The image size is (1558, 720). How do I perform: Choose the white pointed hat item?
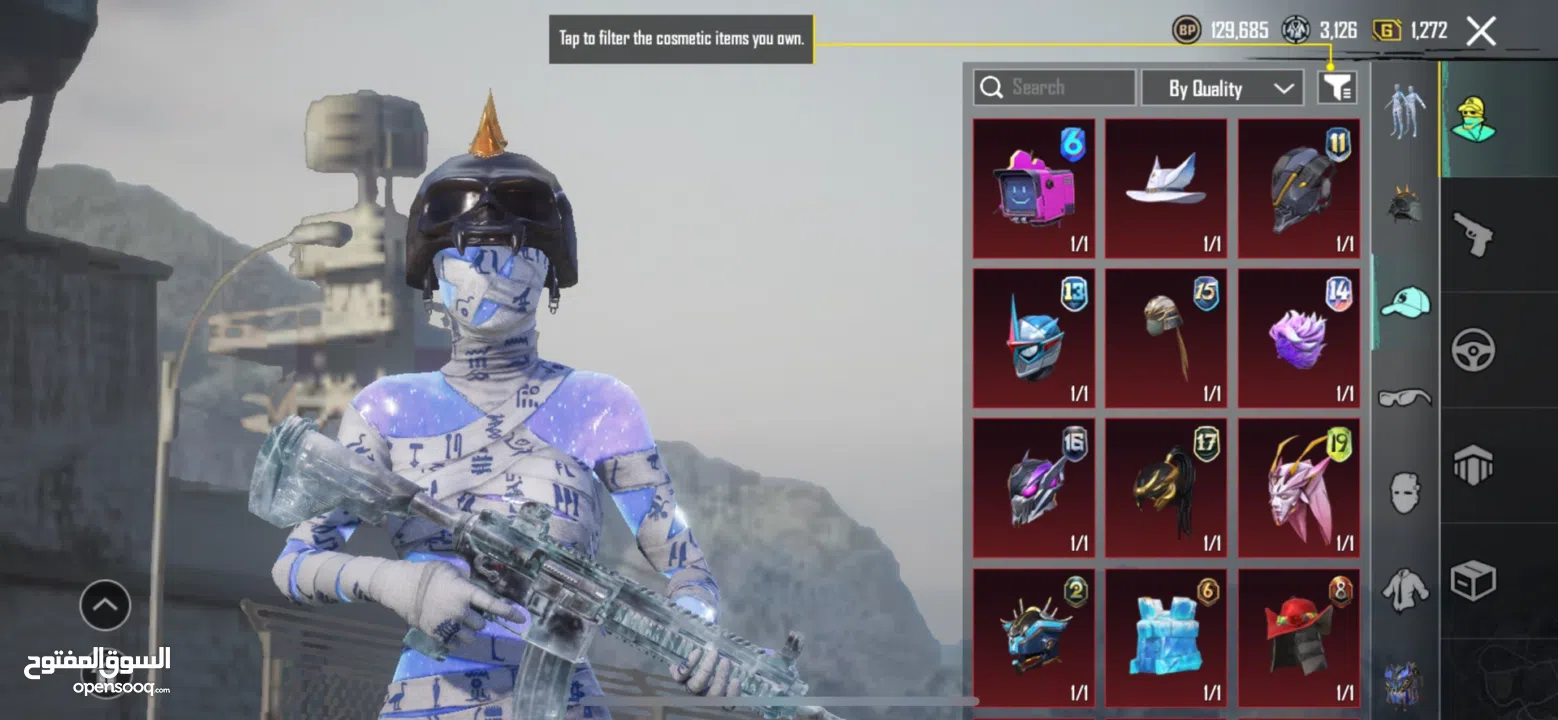pos(1166,189)
